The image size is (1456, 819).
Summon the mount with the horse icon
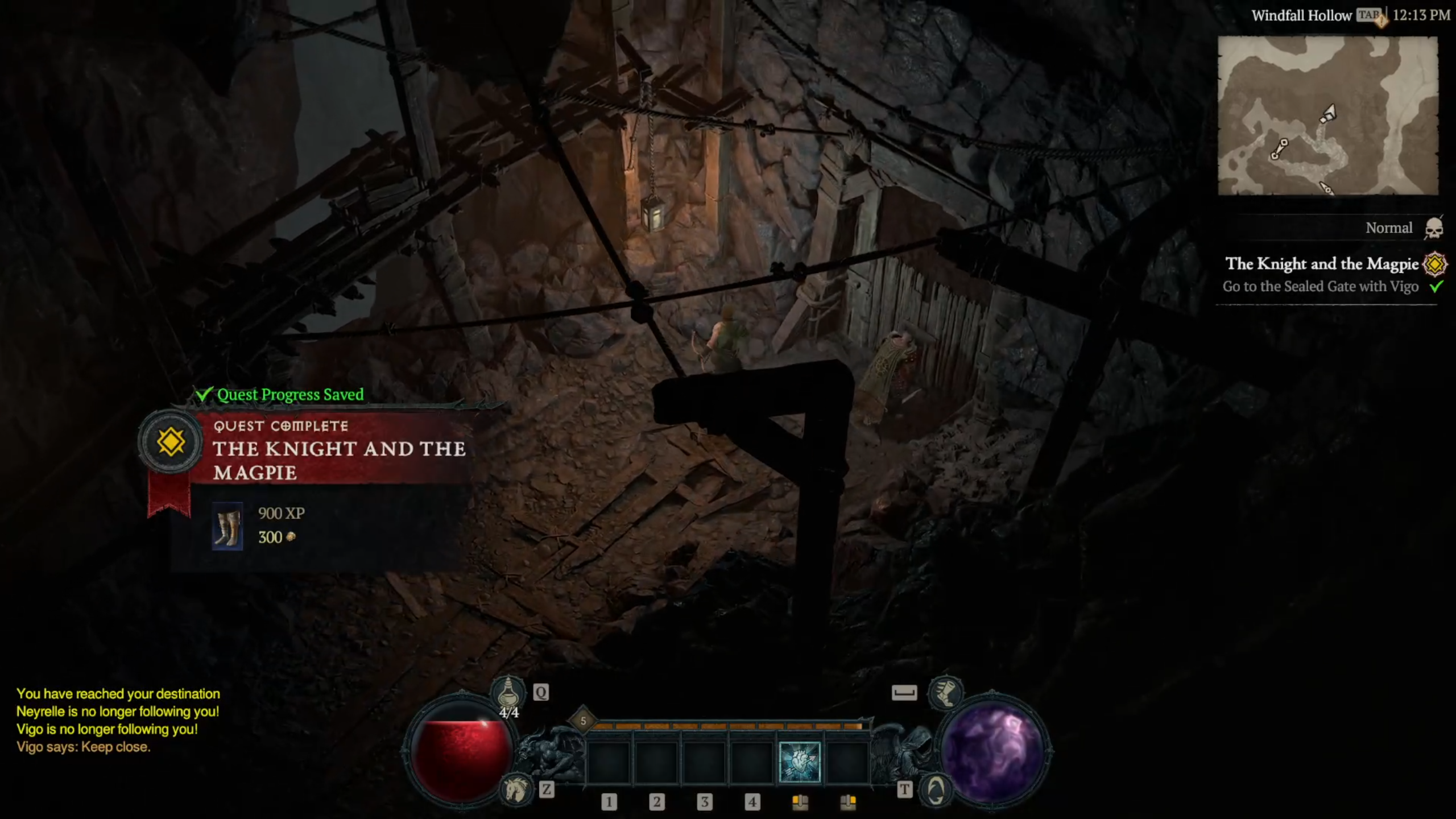(516, 789)
